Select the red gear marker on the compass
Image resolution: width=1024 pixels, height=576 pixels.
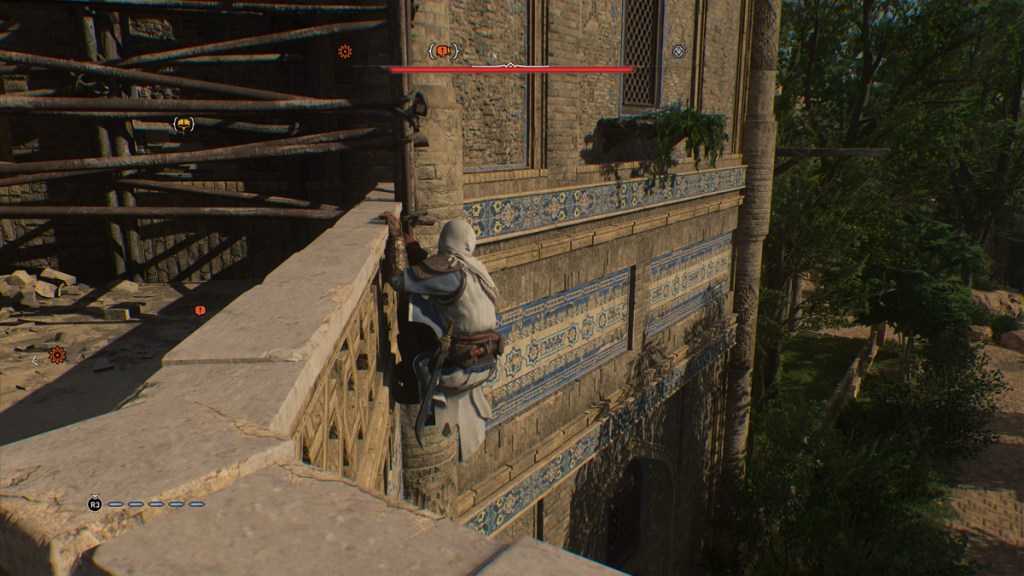coord(345,51)
